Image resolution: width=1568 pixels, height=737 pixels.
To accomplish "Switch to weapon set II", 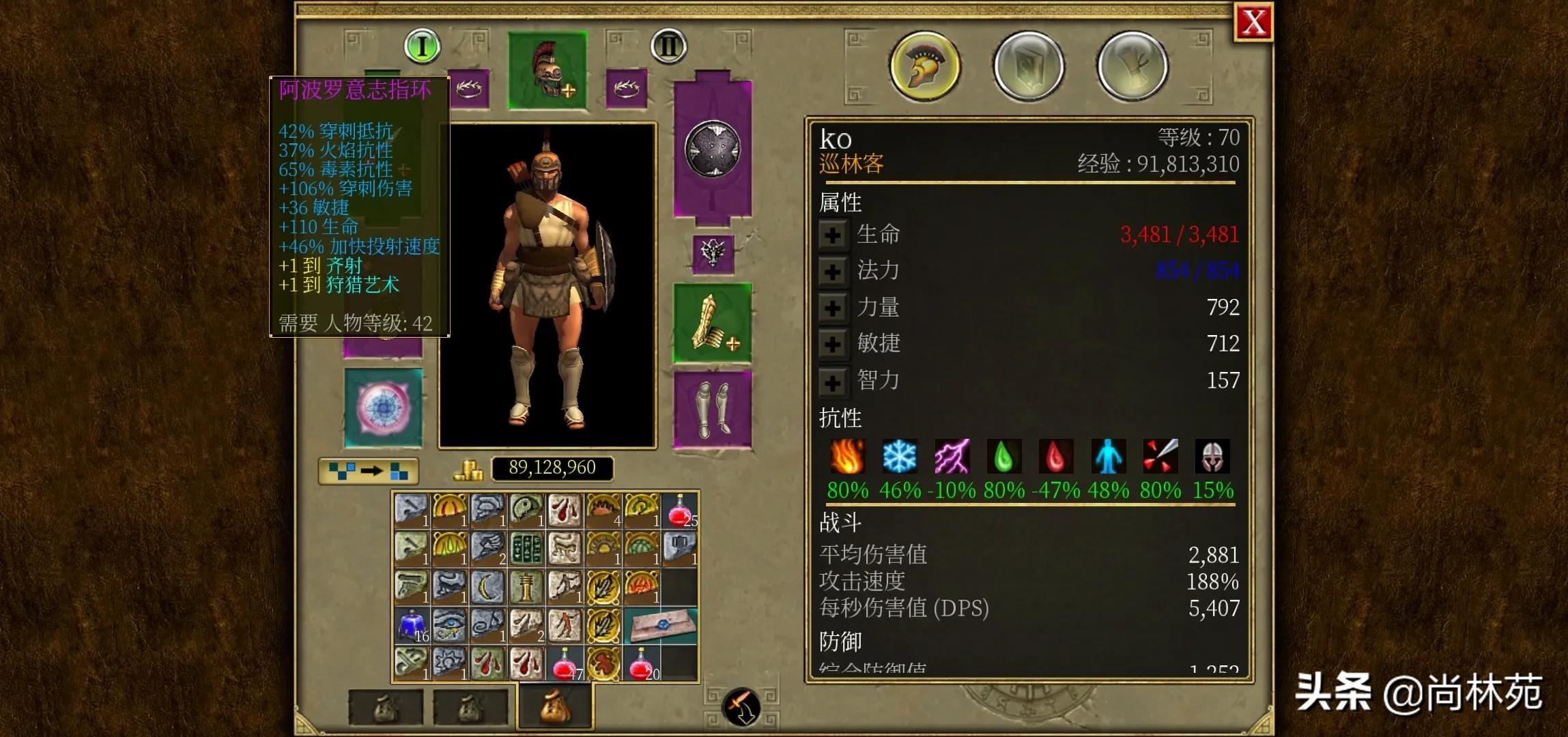I will (668, 46).
